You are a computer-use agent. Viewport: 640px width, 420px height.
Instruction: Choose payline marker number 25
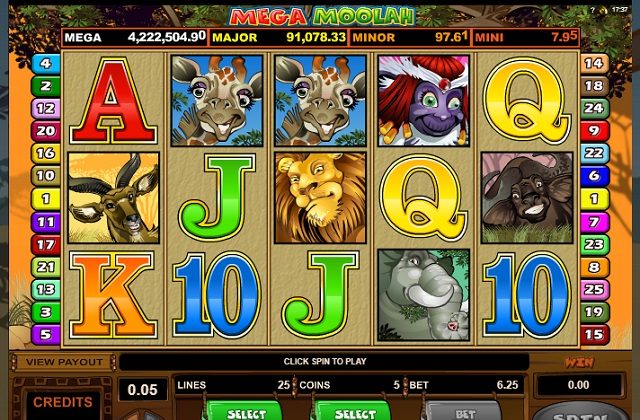(x=594, y=289)
